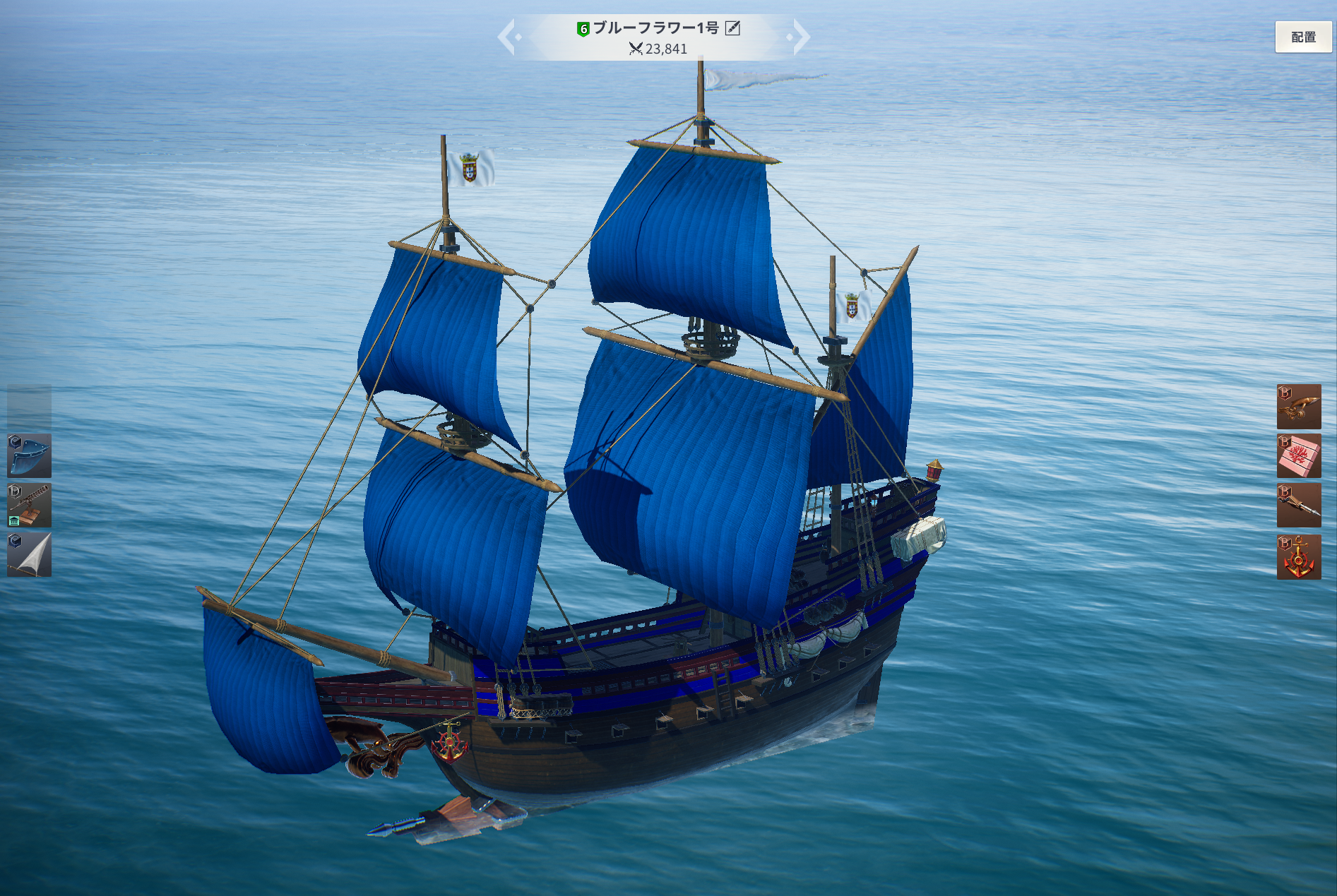The image size is (1337, 896).
Task: Switch to the previous ship with left arrow
Action: click(507, 37)
